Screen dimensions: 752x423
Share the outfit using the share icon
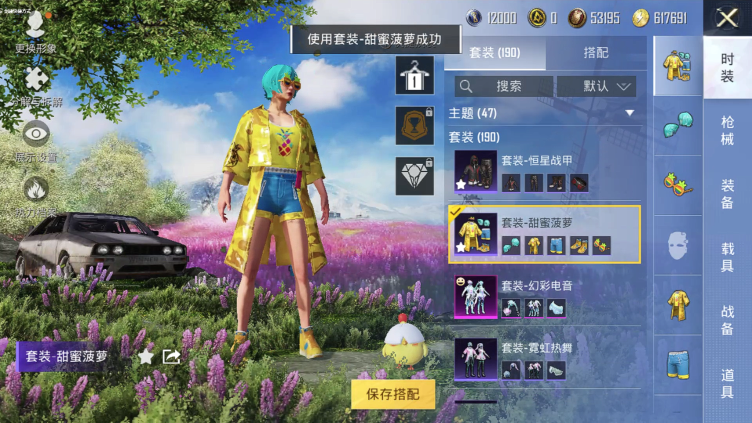(171, 356)
